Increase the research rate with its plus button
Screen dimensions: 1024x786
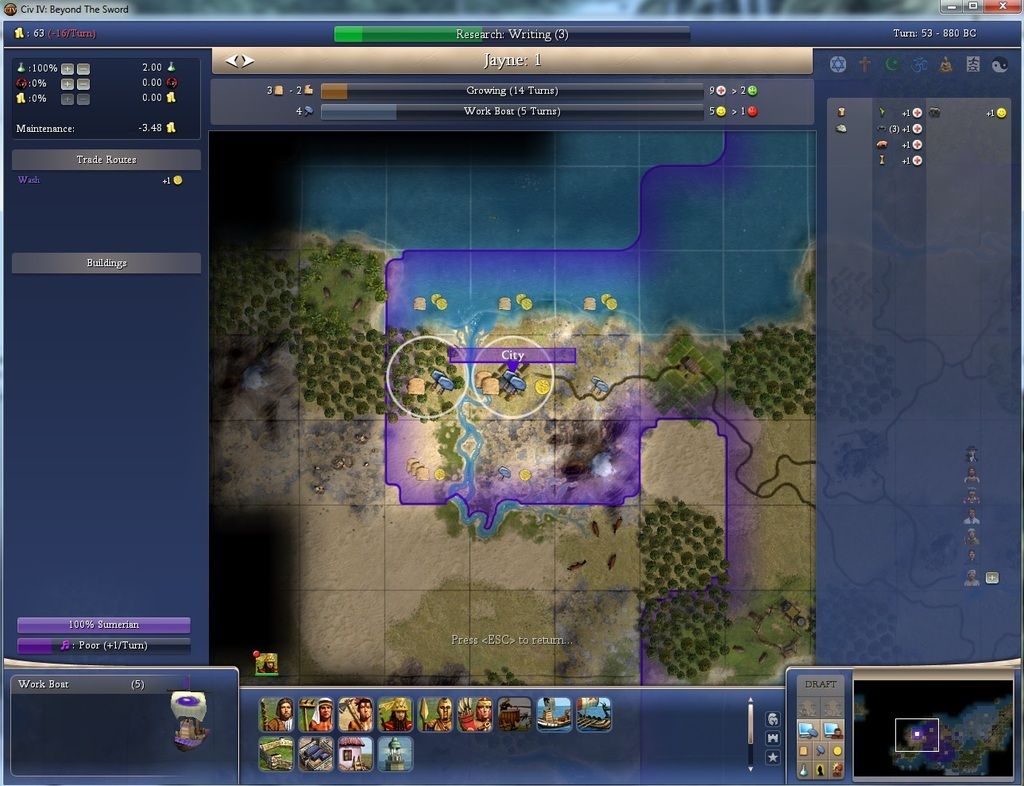point(67,69)
